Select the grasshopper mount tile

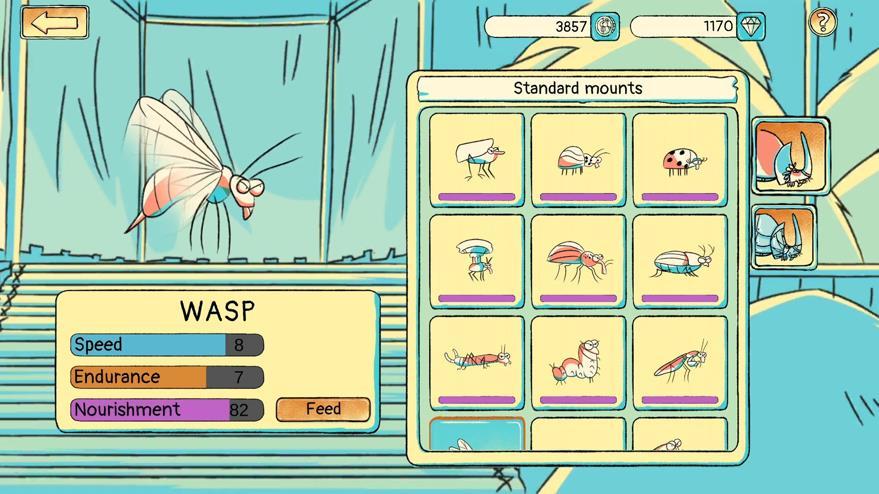[680, 362]
